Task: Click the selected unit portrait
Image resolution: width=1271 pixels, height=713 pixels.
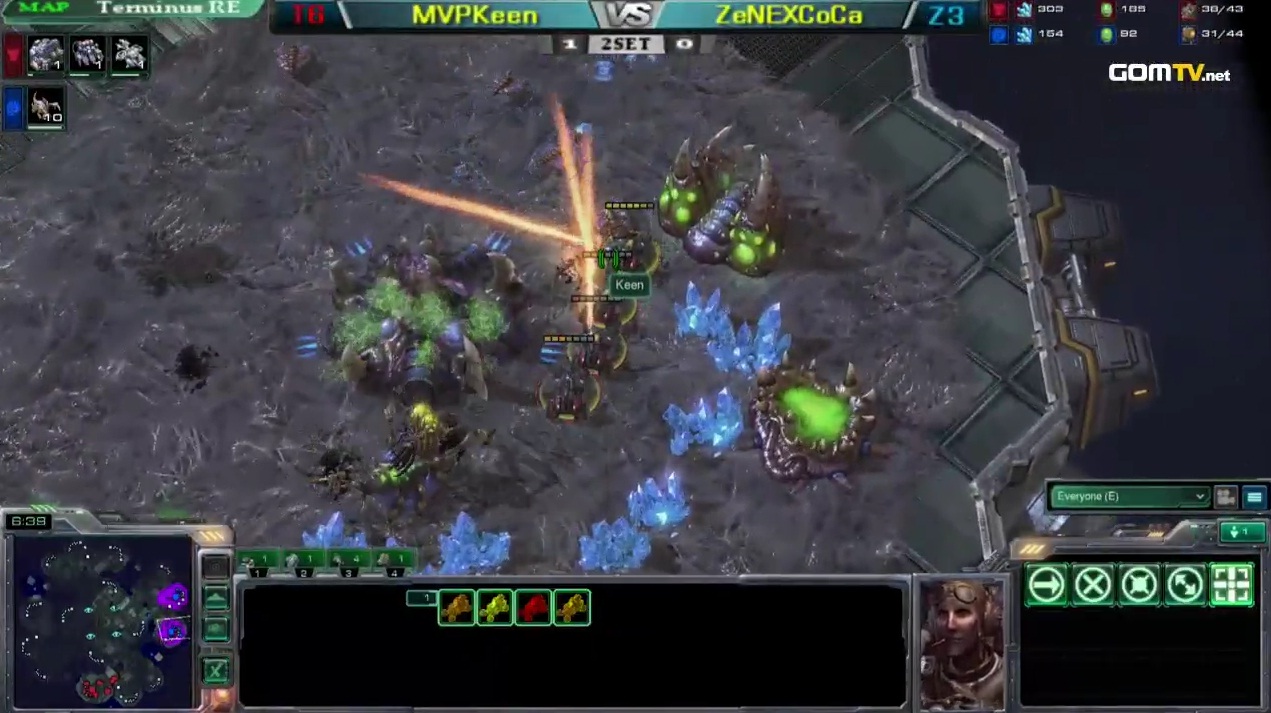Action: 962,643
